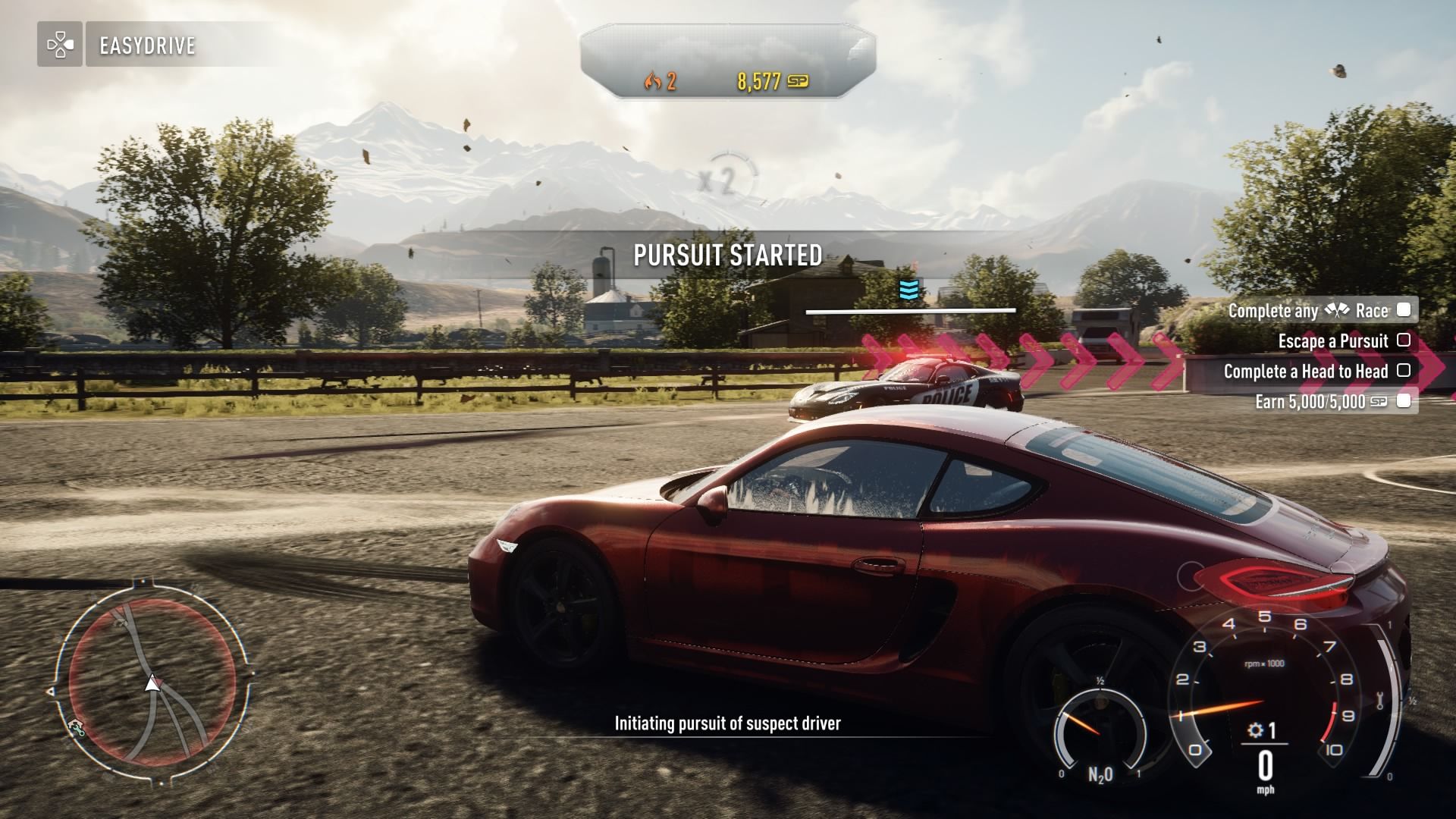Open the EasyDrive menu

(148, 45)
